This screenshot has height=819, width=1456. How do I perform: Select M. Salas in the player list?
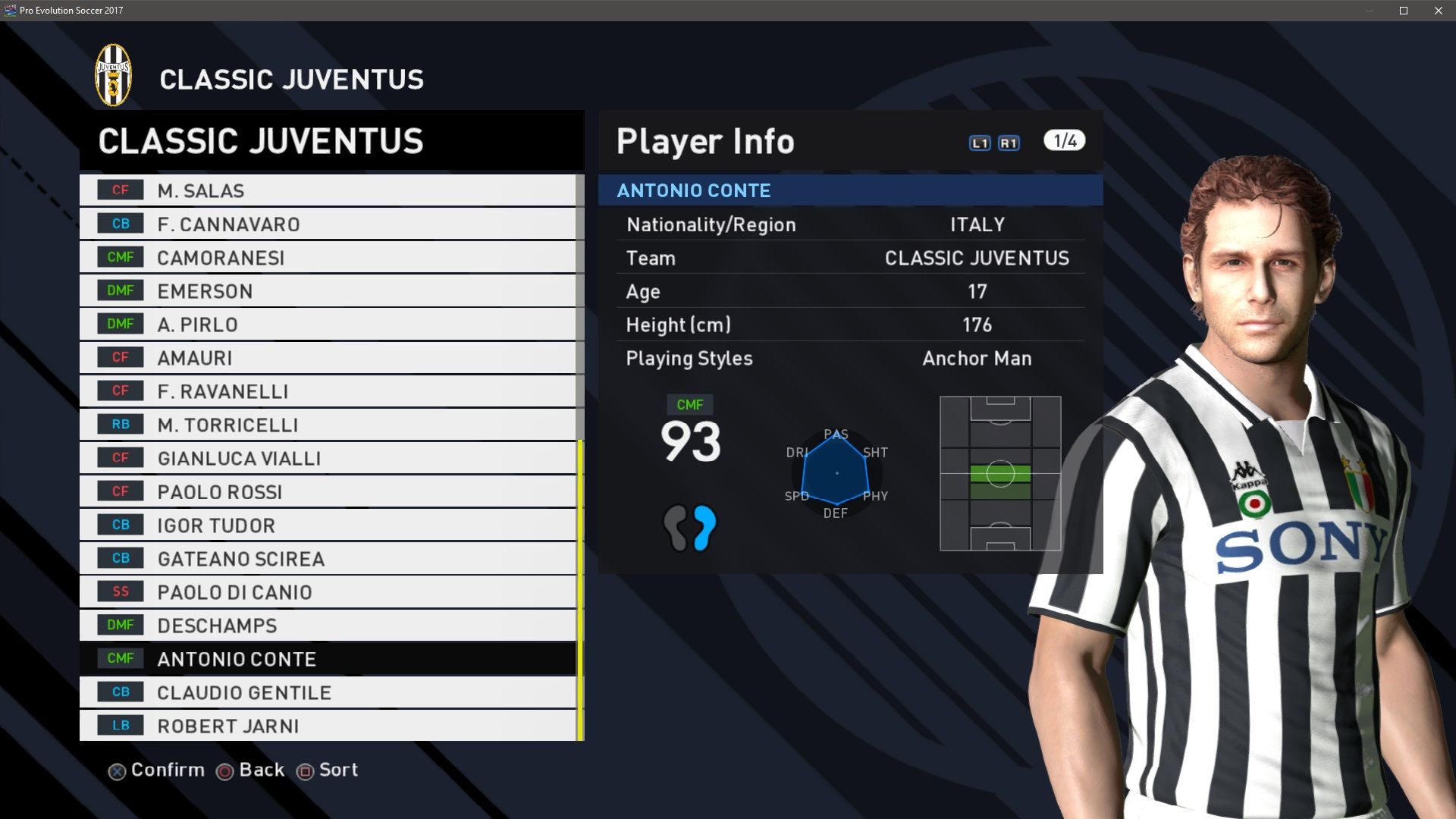coord(328,190)
